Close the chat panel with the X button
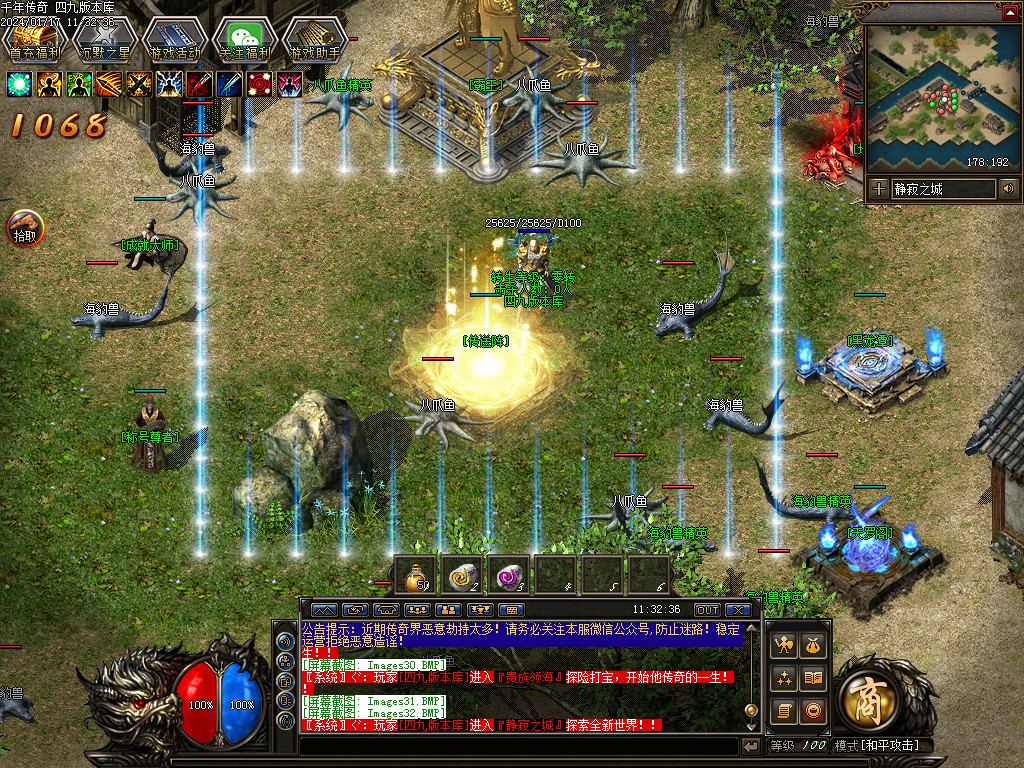The width and height of the screenshot is (1024, 768). (x=738, y=609)
